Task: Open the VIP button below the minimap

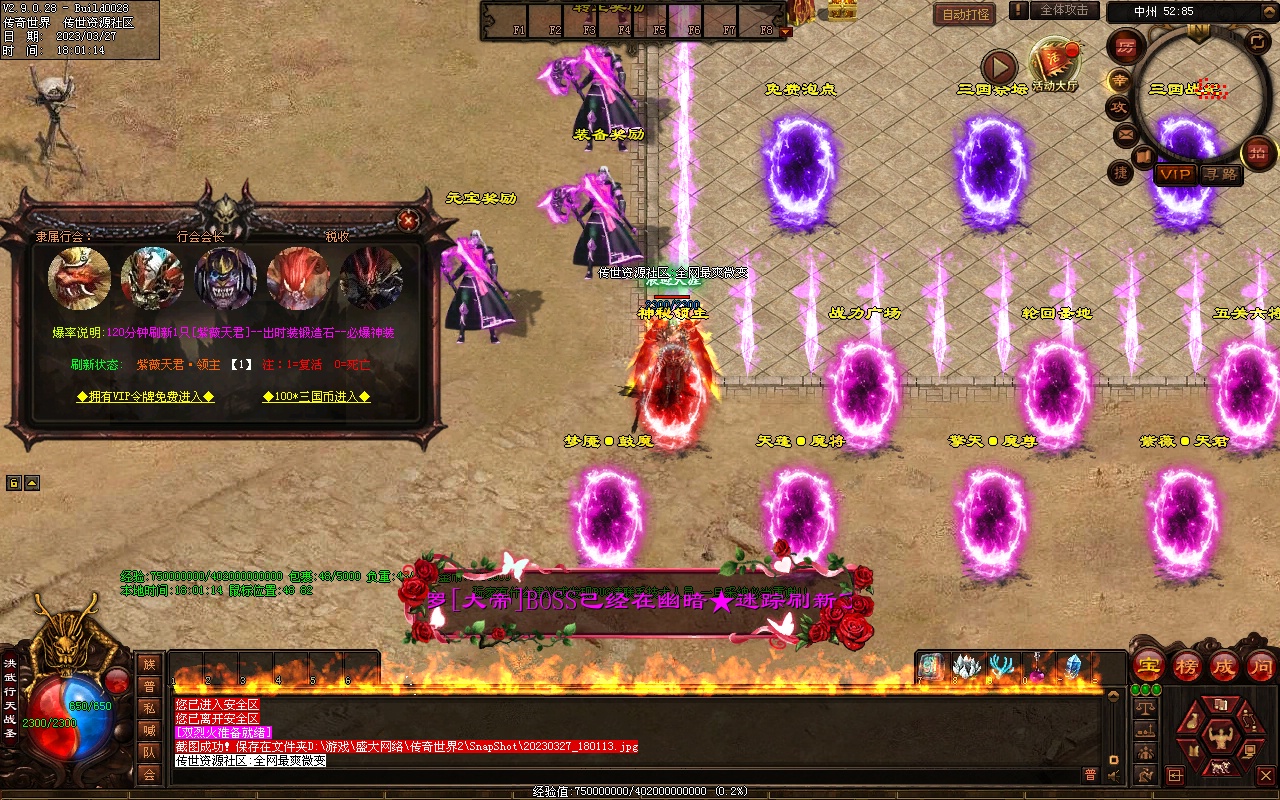Action: pyautogui.click(x=1175, y=174)
